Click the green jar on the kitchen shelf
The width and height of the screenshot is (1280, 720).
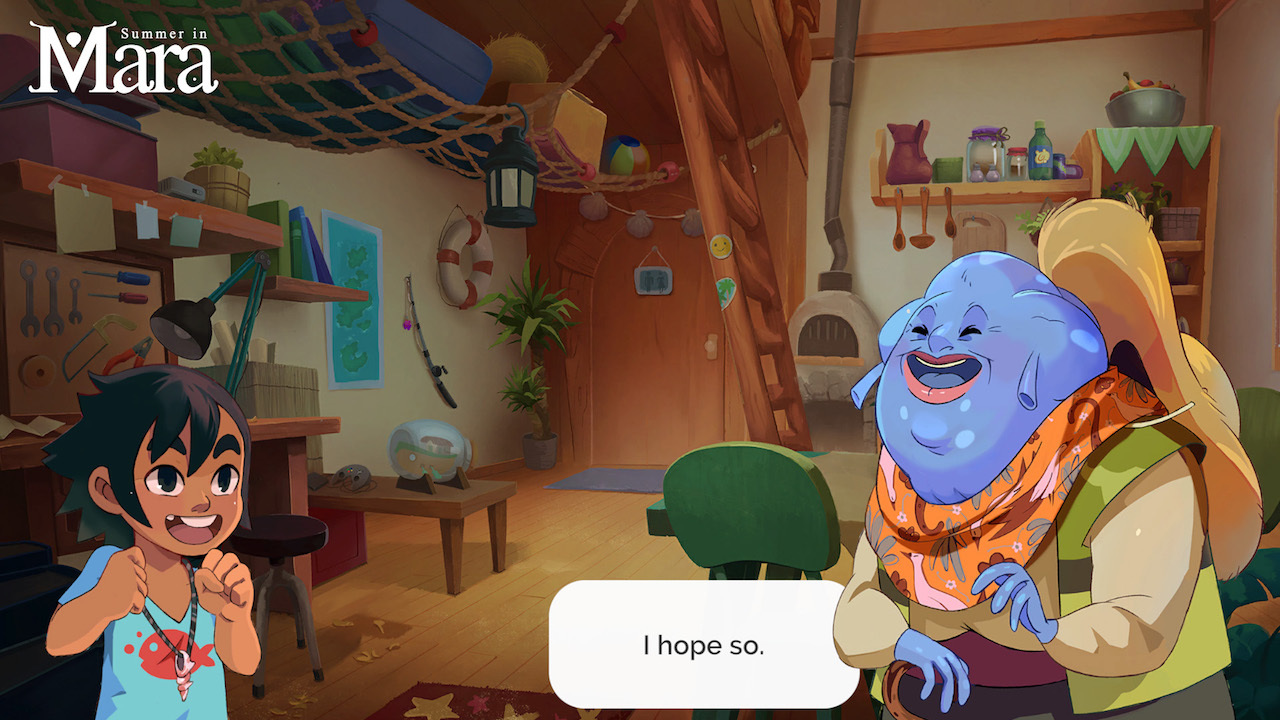[x=948, y=169]
